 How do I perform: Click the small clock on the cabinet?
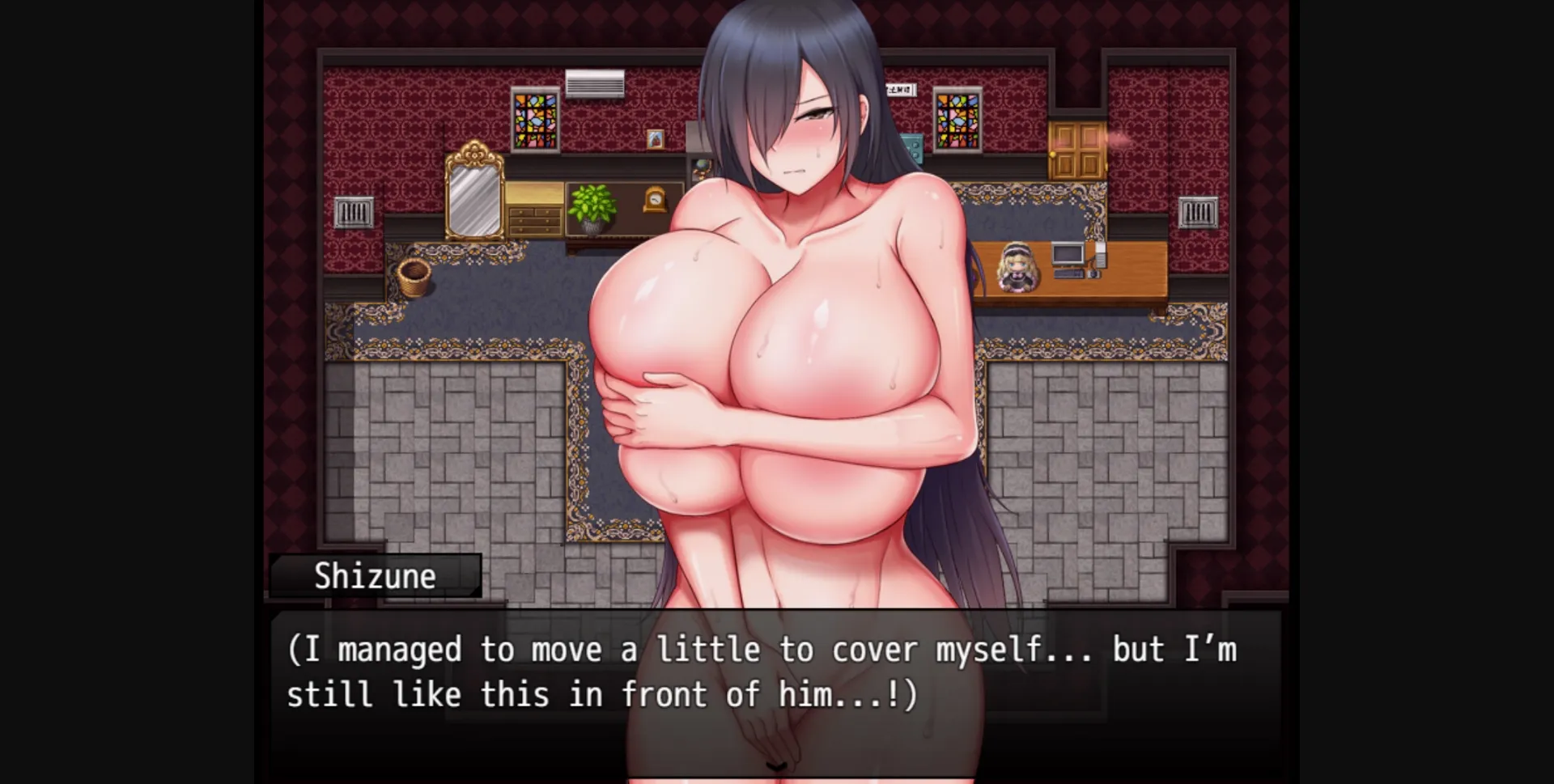pos(655,201)
